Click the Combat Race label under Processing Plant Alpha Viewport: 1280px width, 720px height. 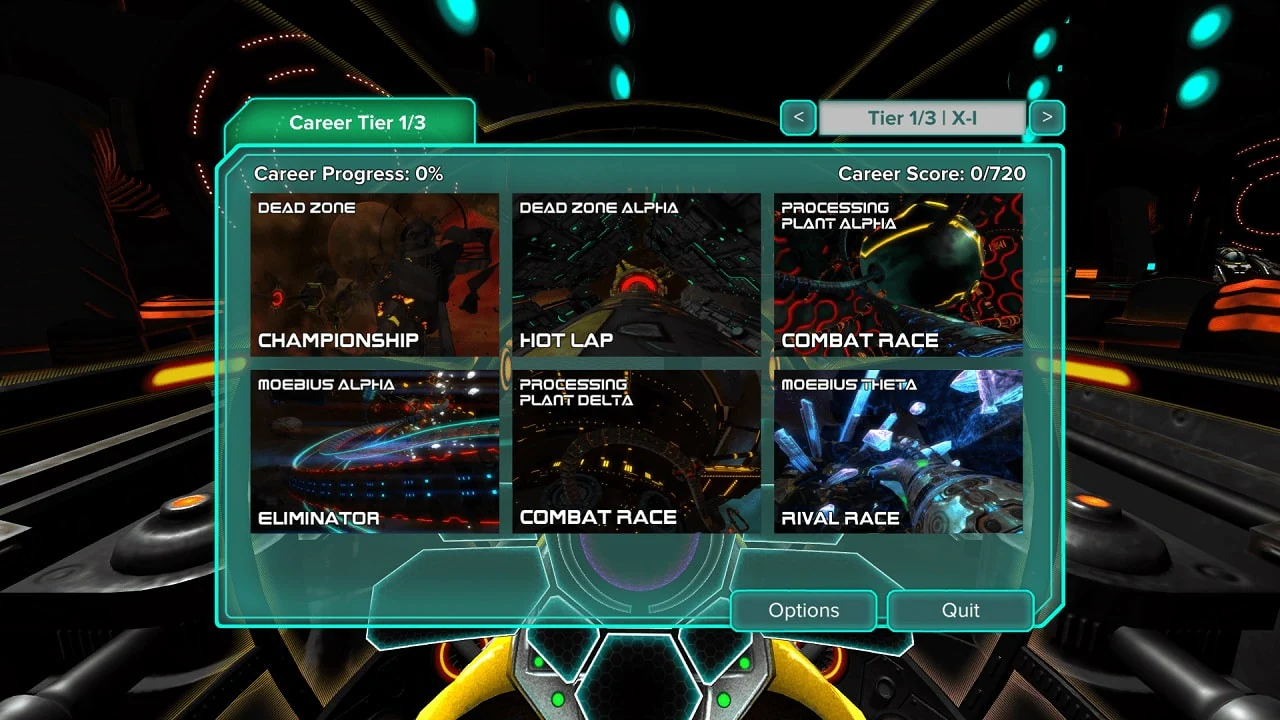click(x=862, y=340)
